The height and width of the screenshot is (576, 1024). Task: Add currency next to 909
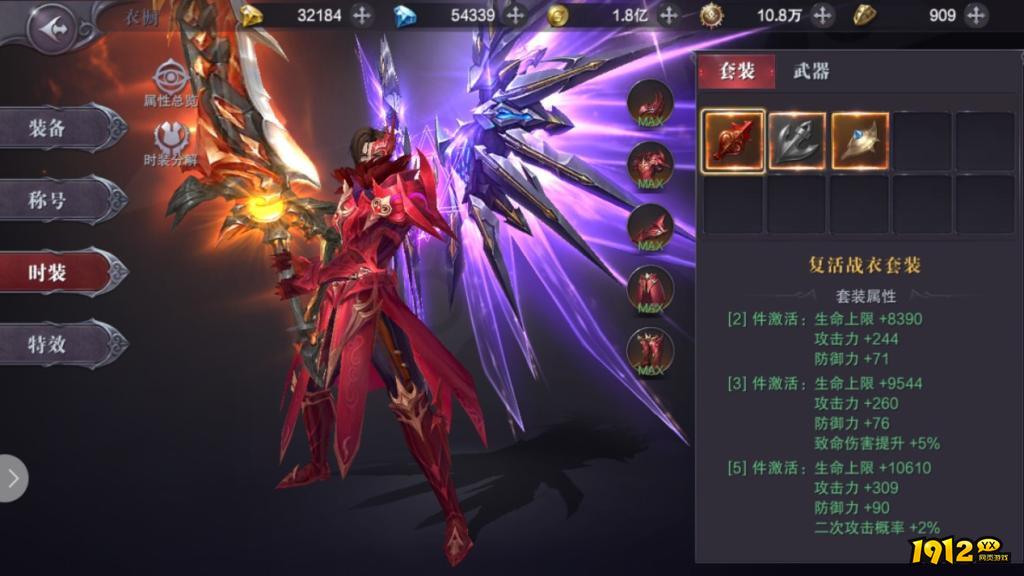click(x=976, y=15)
